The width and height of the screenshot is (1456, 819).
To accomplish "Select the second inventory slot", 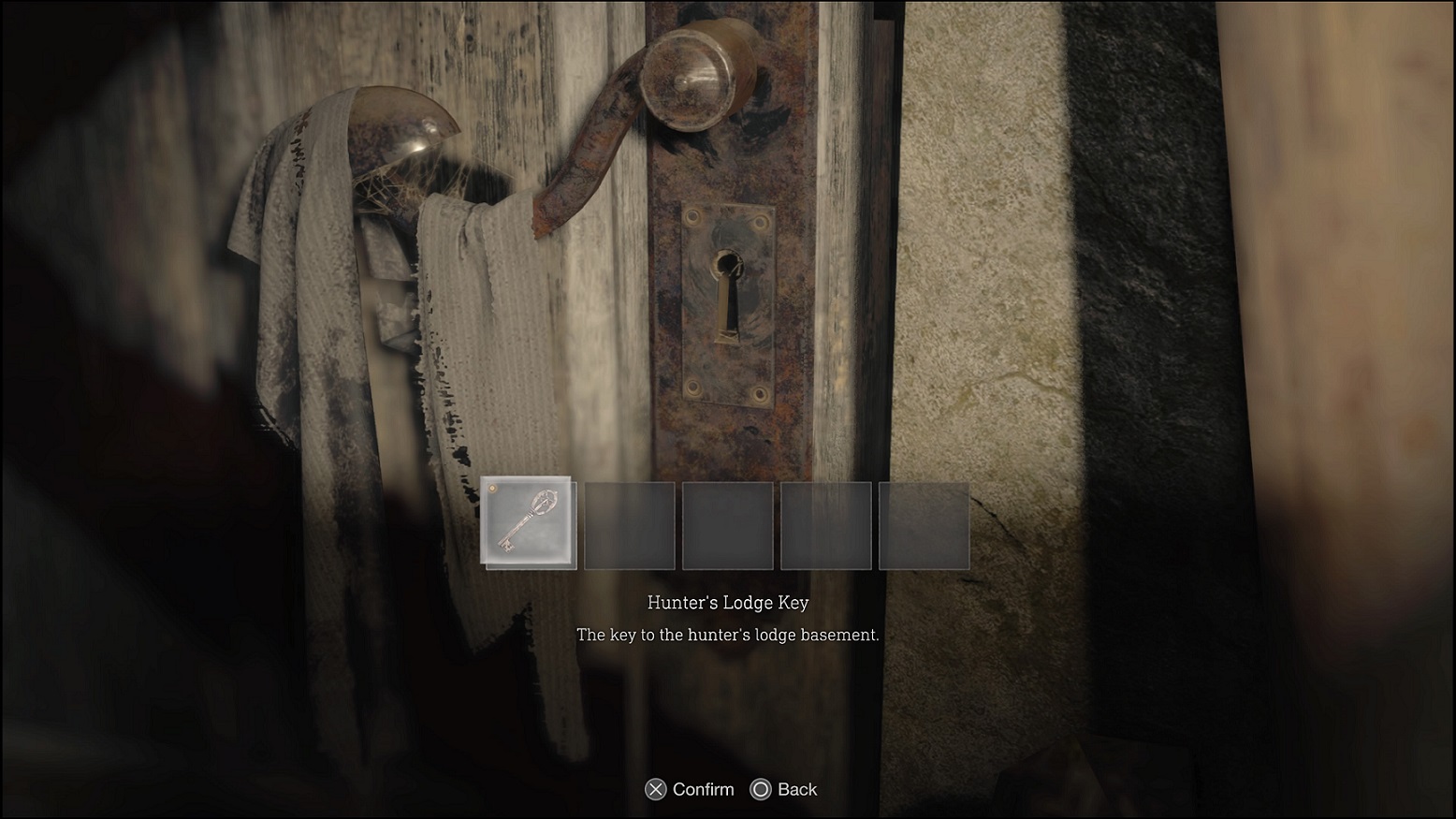I will tap(629, 525).
